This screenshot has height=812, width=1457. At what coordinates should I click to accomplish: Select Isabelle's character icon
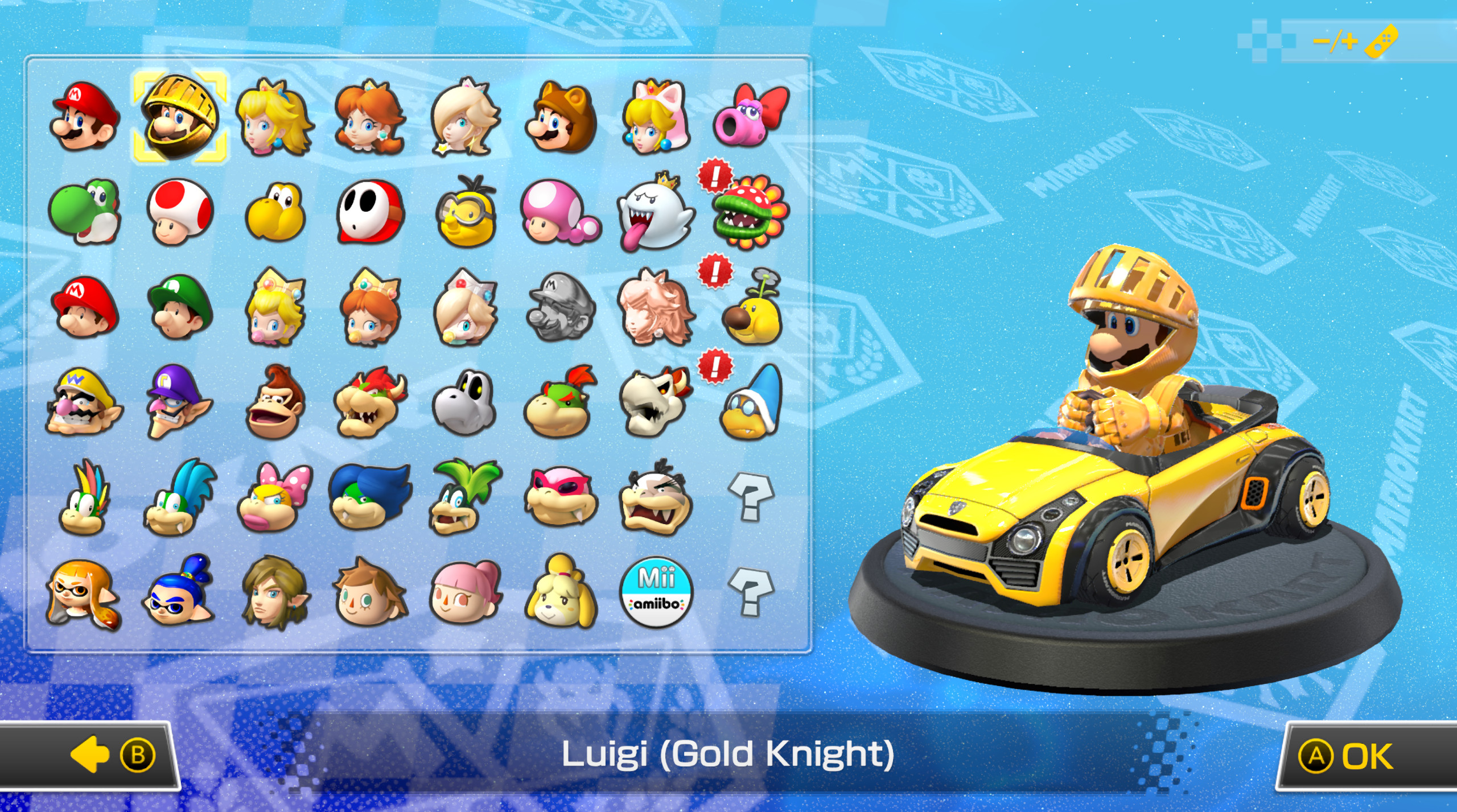coord(561,592)
